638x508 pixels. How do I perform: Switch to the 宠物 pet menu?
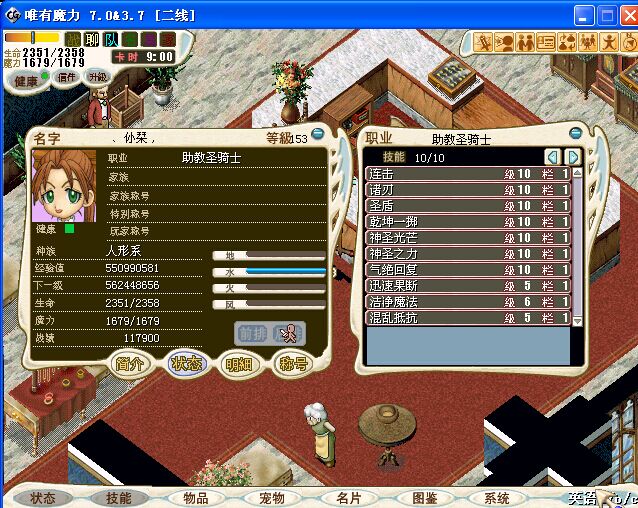tap(272, 497)
